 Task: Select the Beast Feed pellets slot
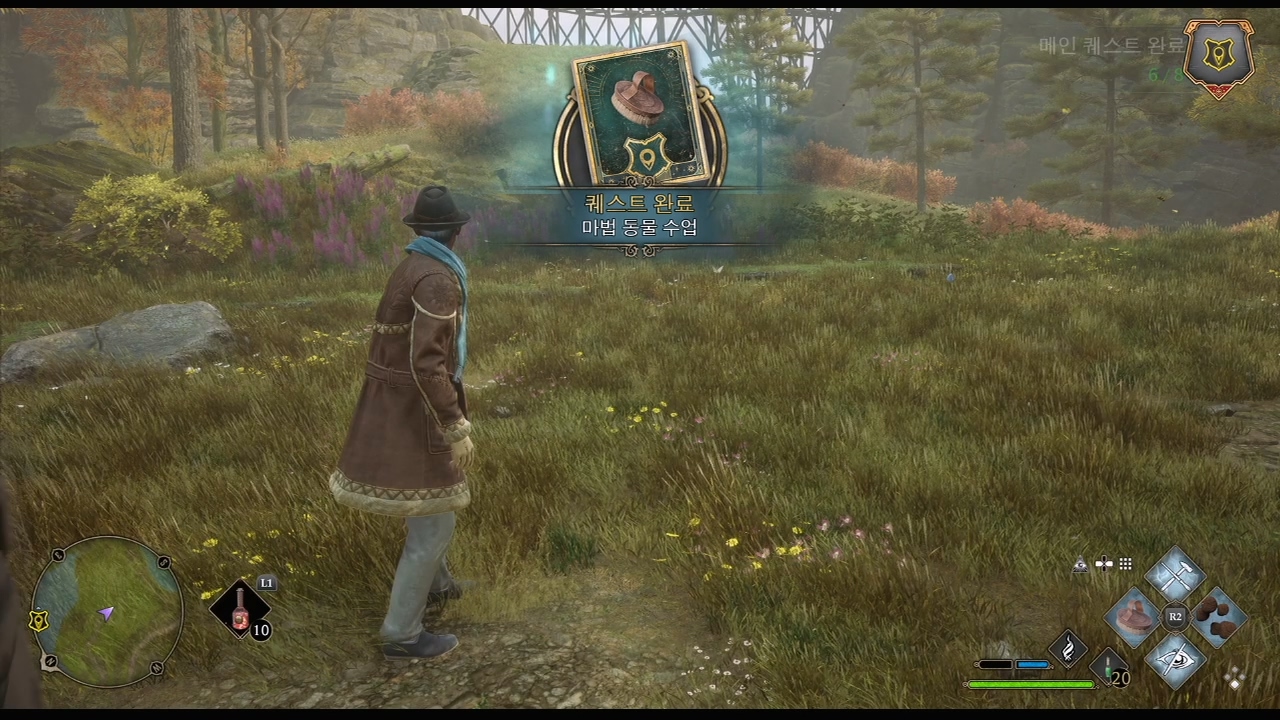point(1216,616)
